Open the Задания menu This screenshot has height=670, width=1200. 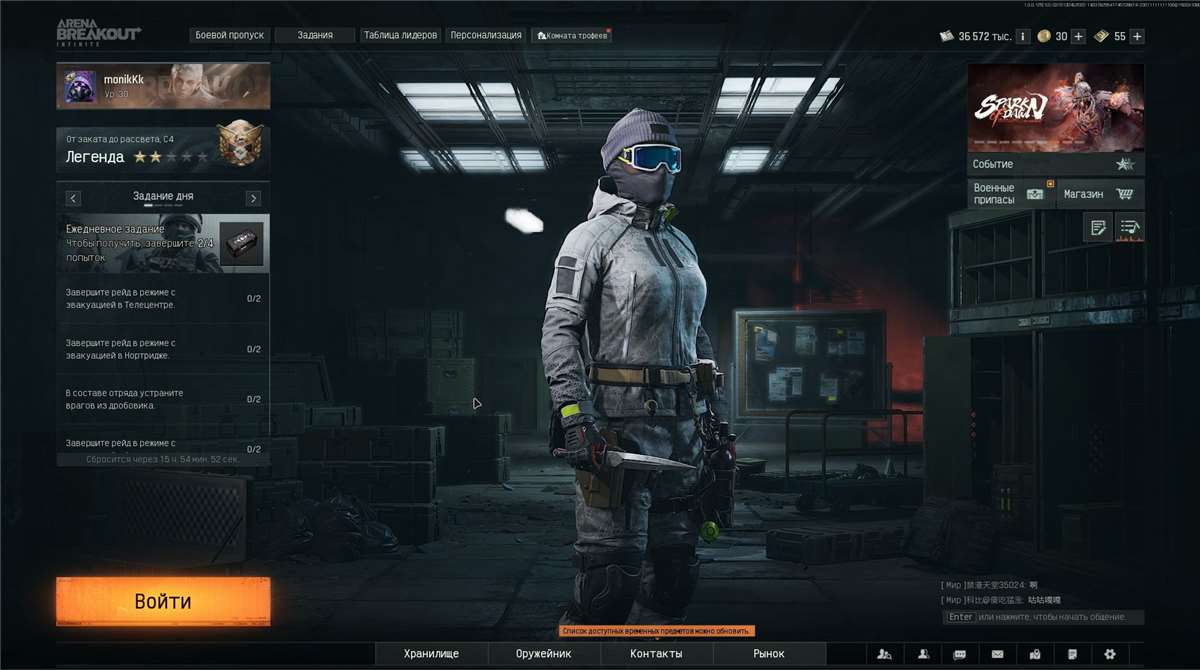tap(315, 35)
